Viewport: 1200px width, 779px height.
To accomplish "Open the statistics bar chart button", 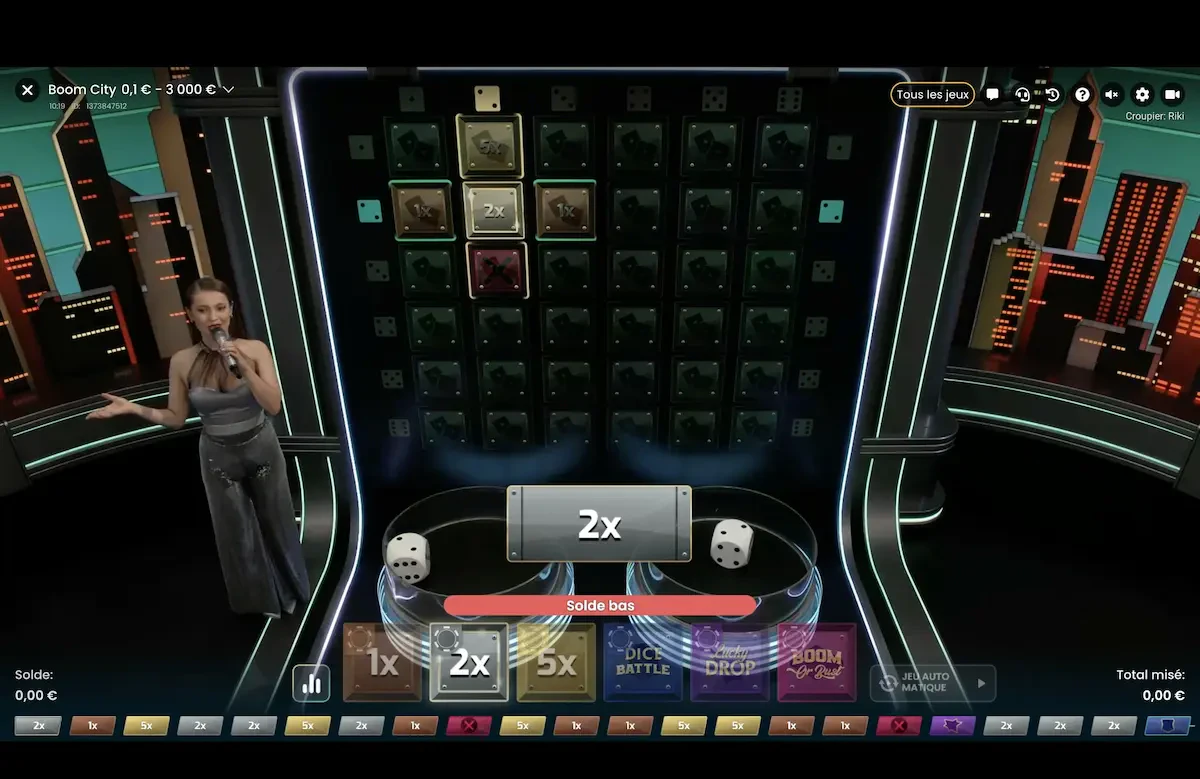I will coord(311,683).
